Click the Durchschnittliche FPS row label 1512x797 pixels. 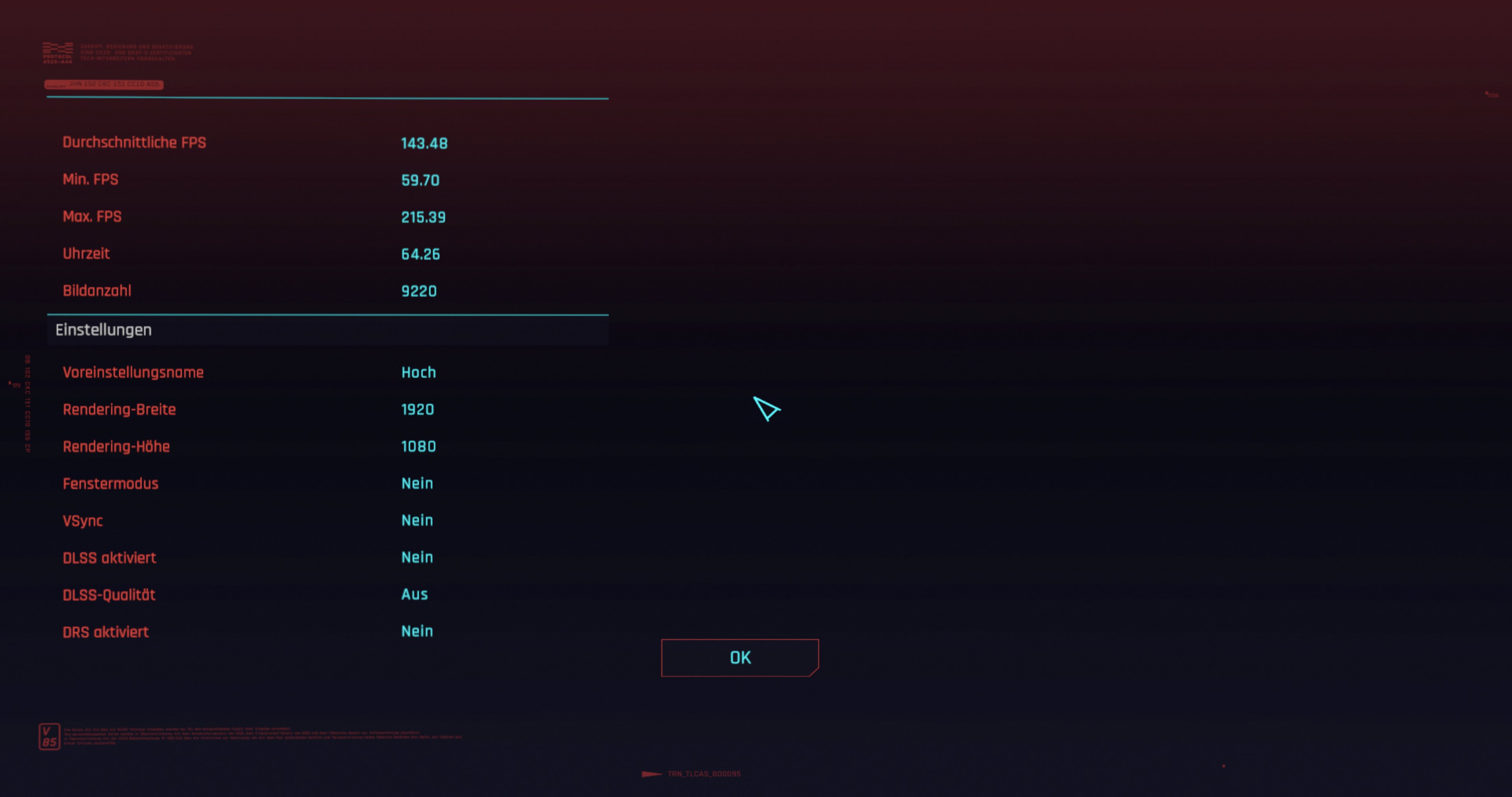(x=134, y=142)
